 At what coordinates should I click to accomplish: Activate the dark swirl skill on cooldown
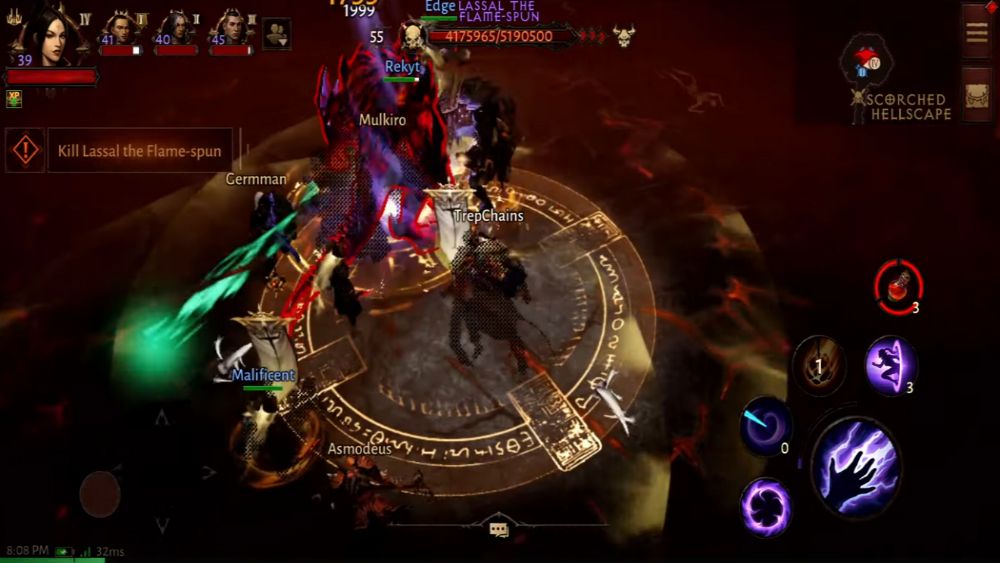[x=766, y=425]
